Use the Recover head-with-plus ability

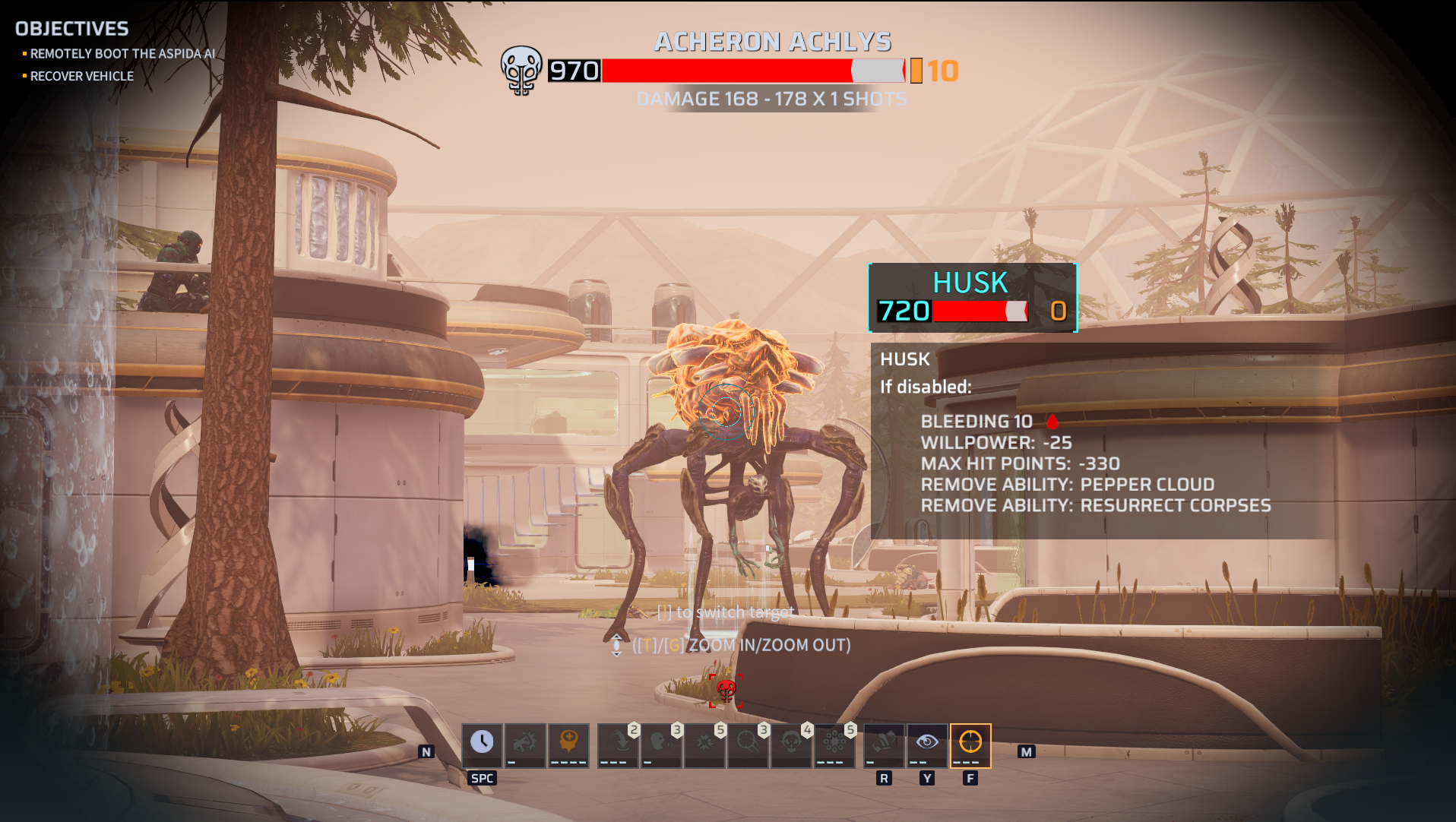(x=568, y=742)
